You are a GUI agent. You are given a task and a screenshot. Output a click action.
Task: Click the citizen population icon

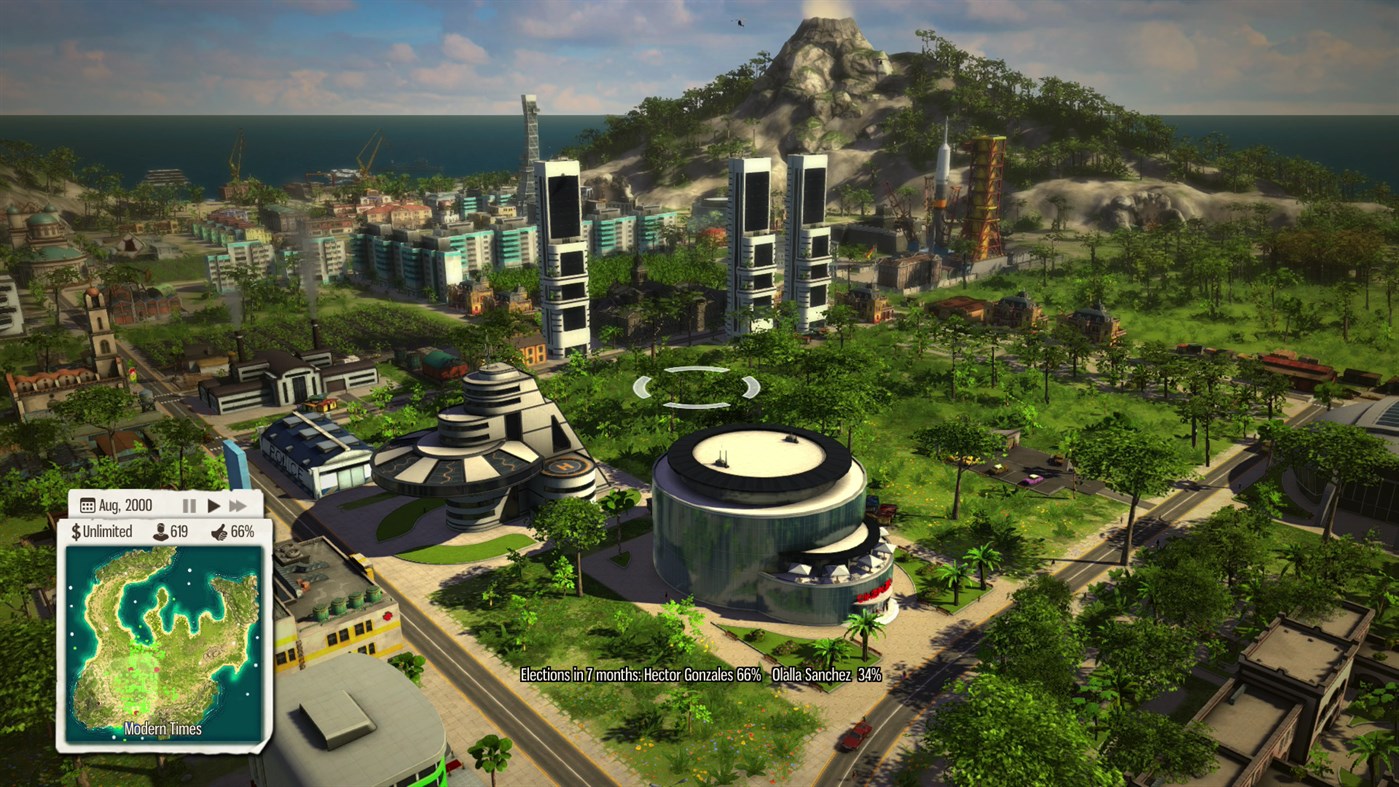[x=160, y=530]
